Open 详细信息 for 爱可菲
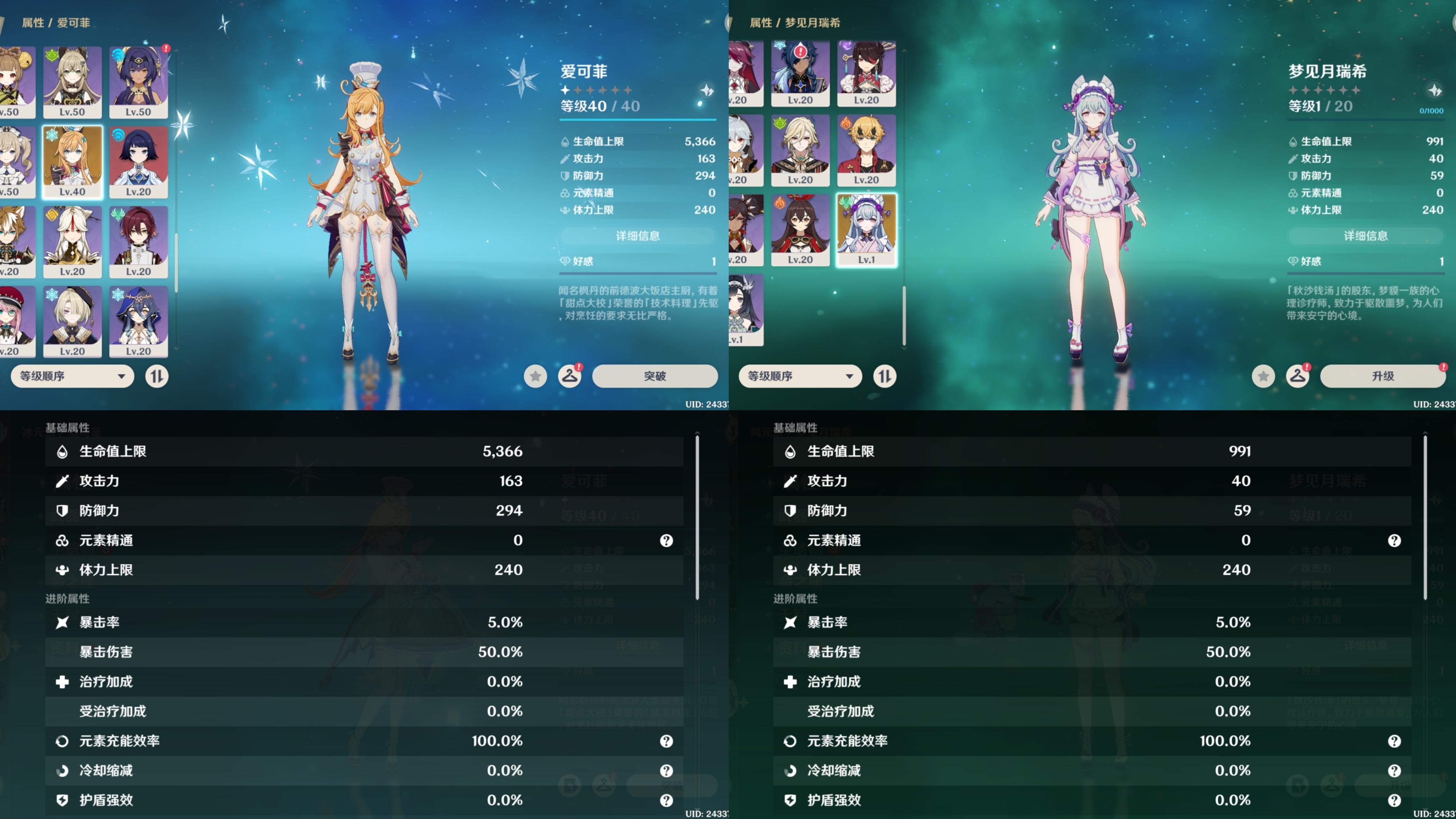This screenshot has width=1456, height=819. [x=638, y=236]
